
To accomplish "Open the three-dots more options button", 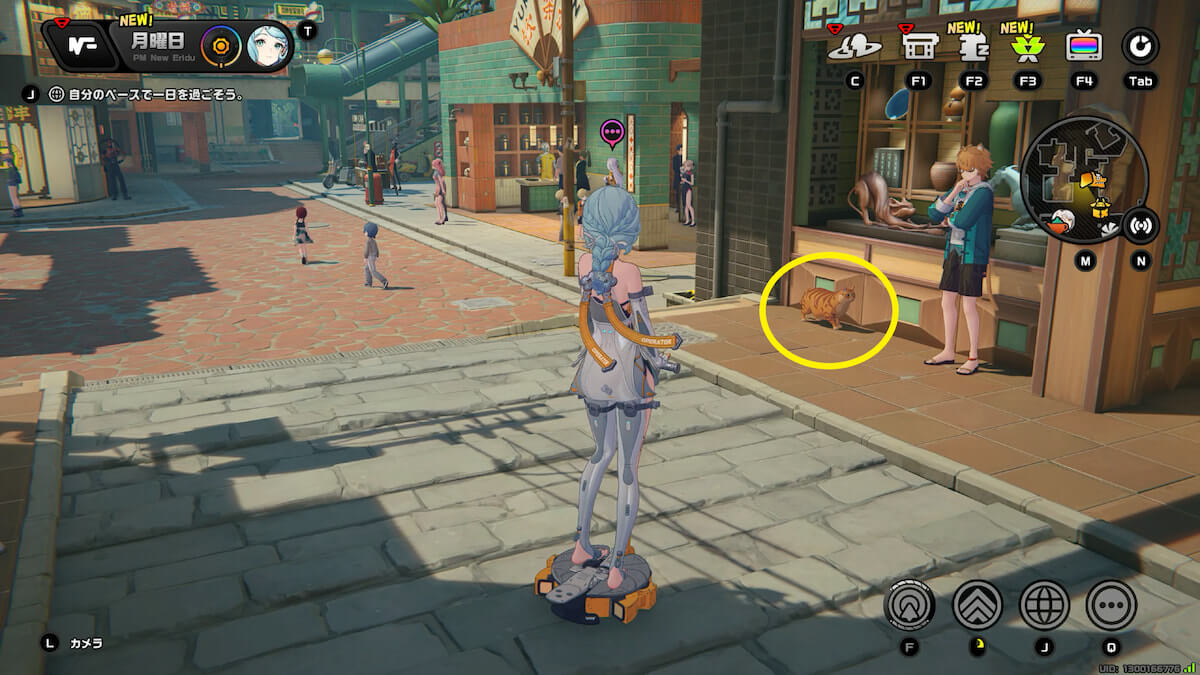I will 1111,604.
